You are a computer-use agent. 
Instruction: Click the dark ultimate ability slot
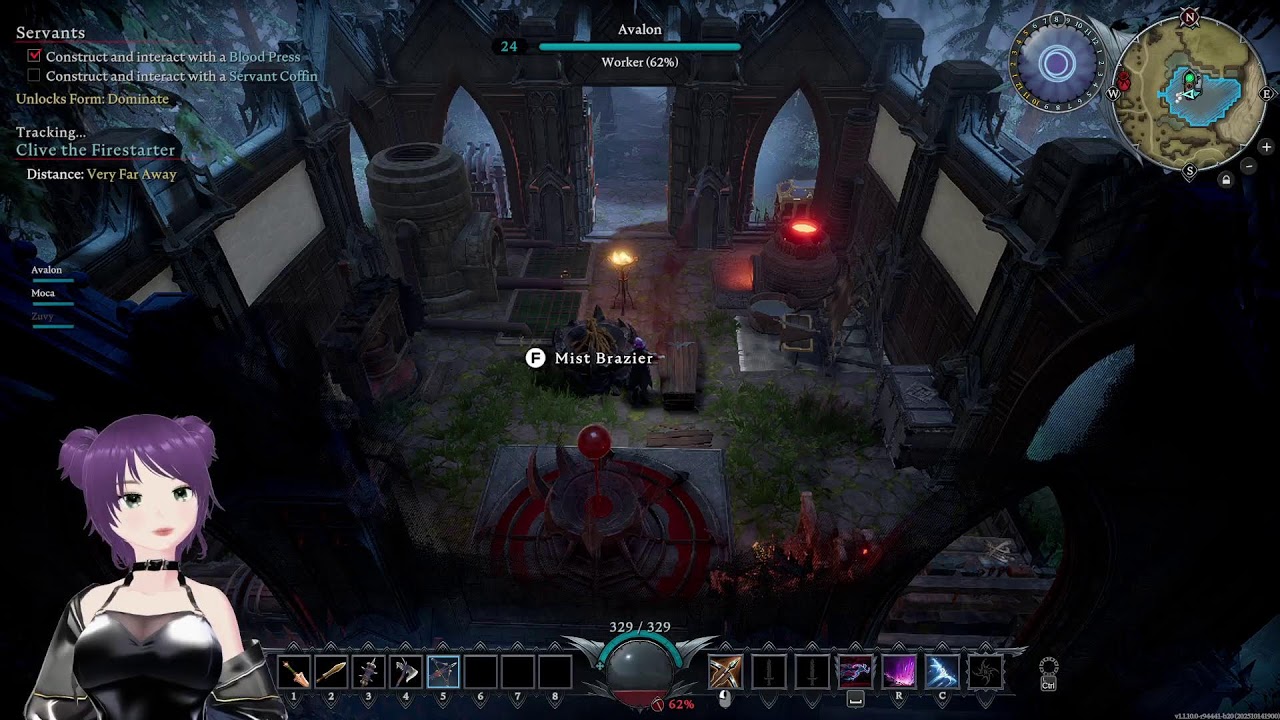(x=985, y=671)
